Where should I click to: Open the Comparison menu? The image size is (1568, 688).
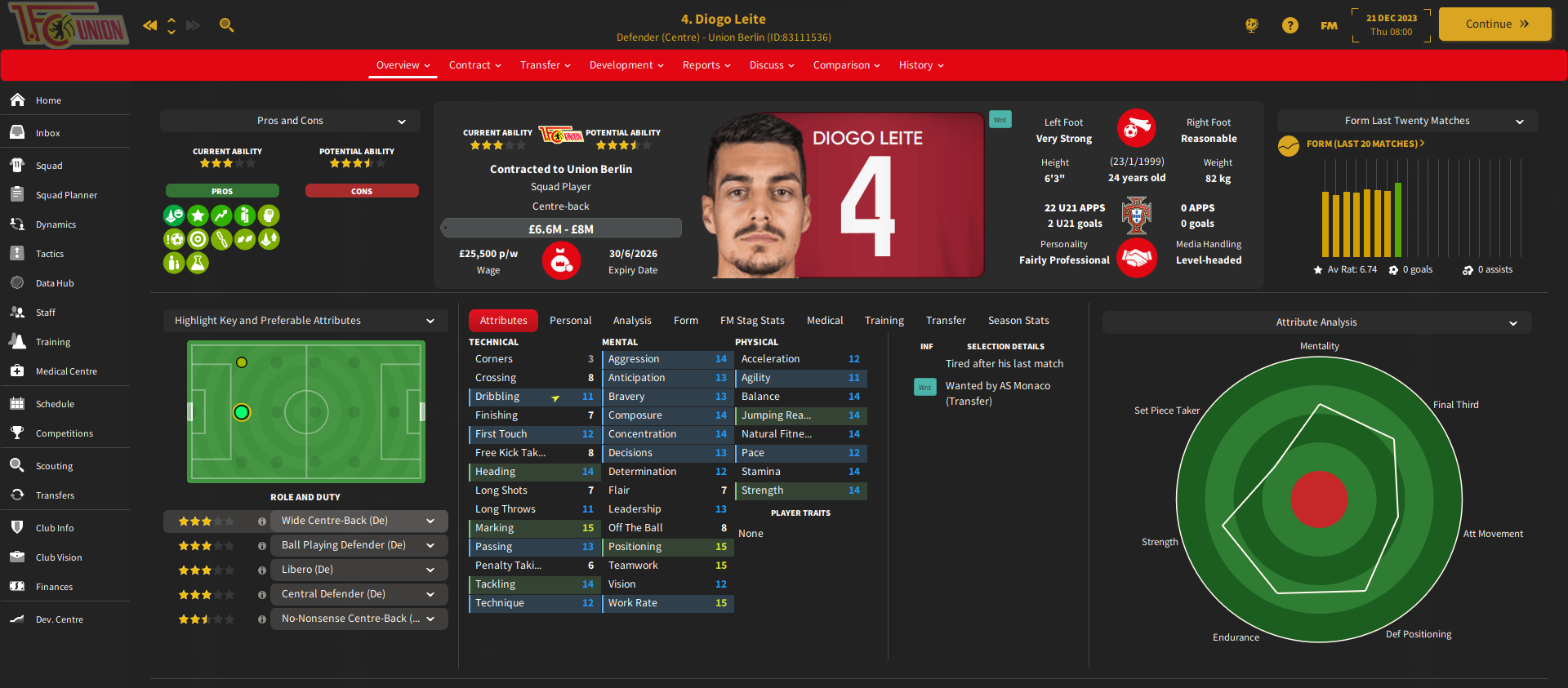click(846, 65)
